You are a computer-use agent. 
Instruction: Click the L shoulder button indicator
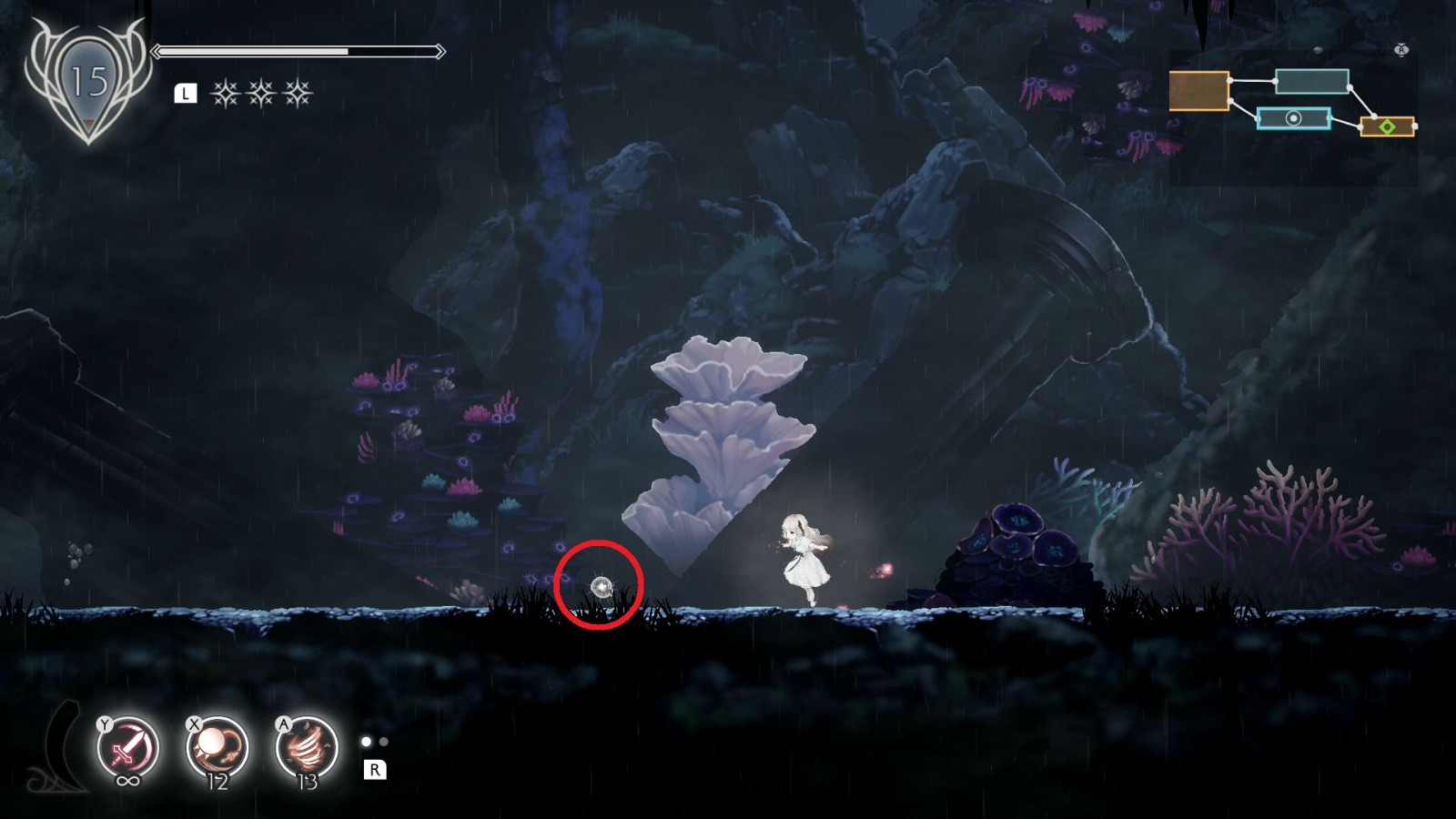coord(187,91)
